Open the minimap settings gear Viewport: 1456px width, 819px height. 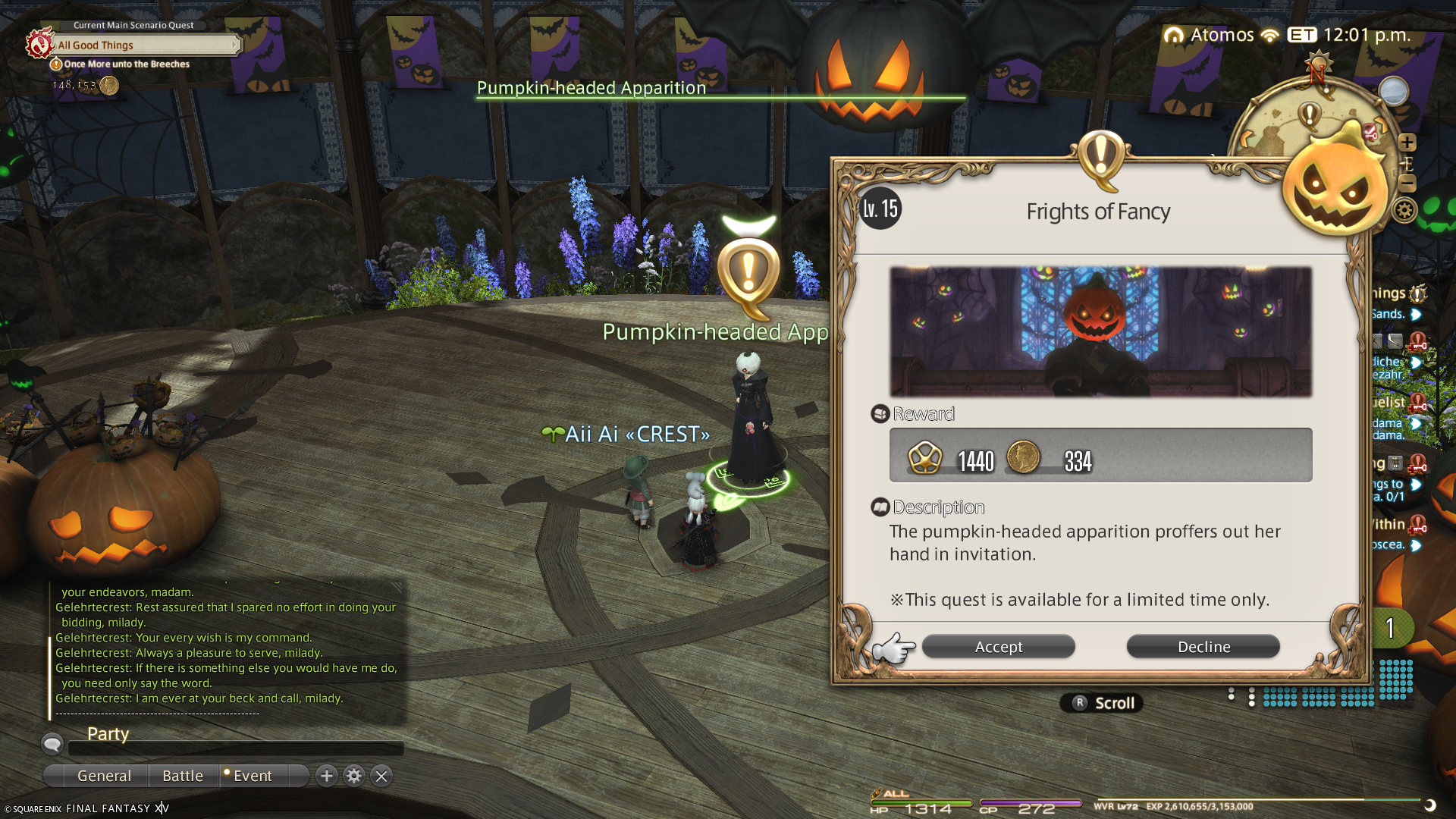[x=1404, y=210]
